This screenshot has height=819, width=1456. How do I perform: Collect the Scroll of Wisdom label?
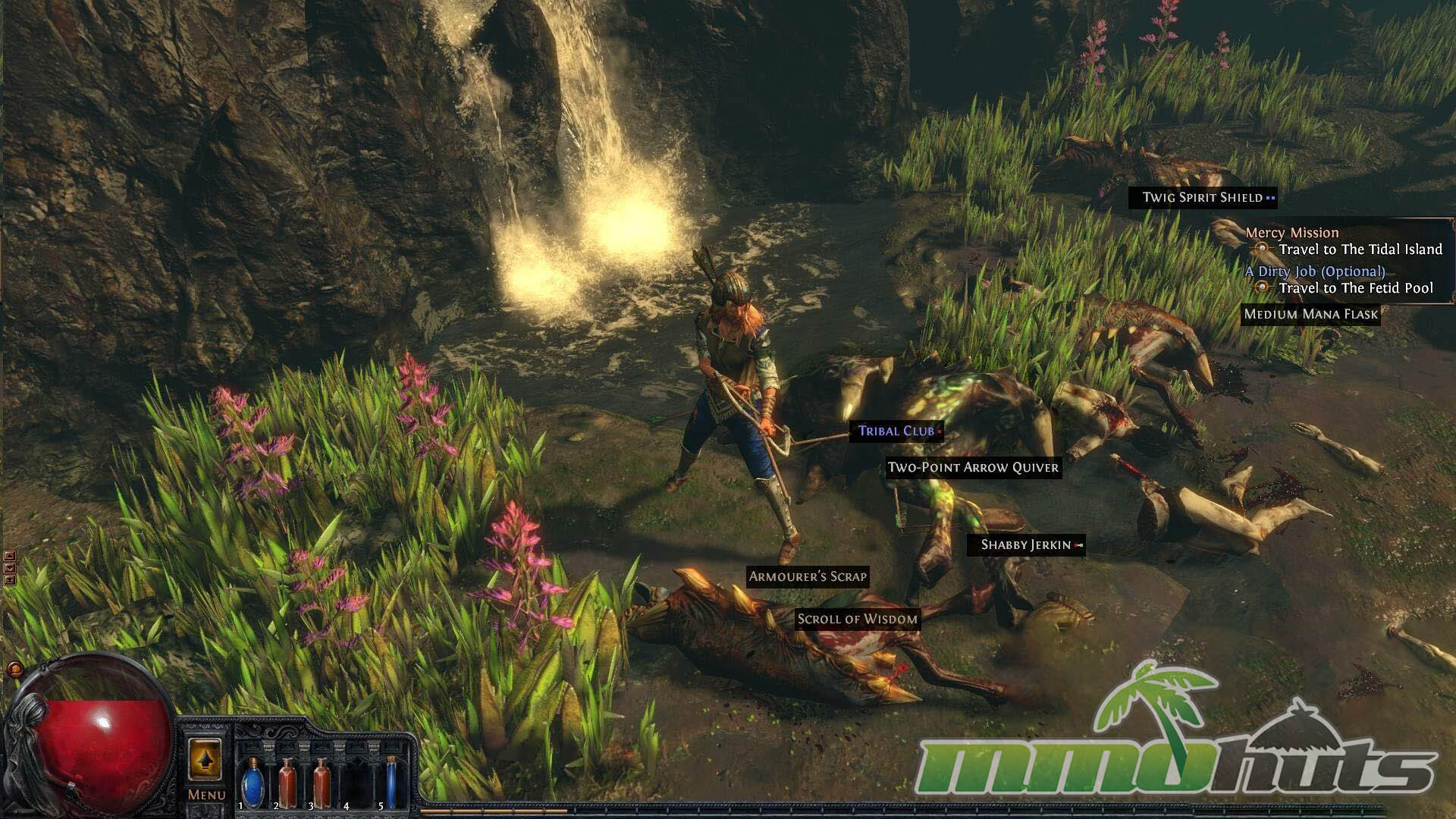858,620
